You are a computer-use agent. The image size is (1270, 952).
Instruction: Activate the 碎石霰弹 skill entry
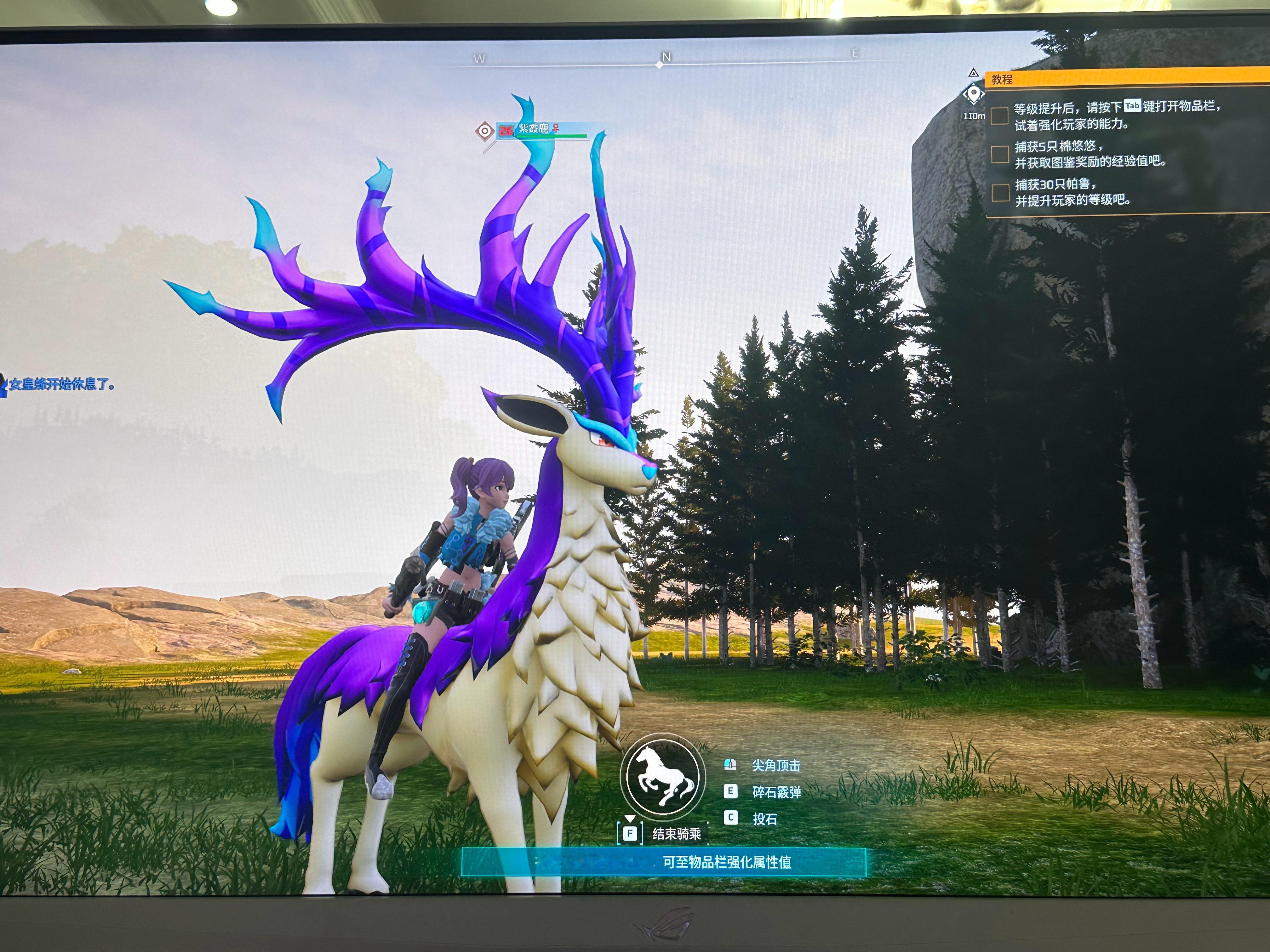[776, 792]
